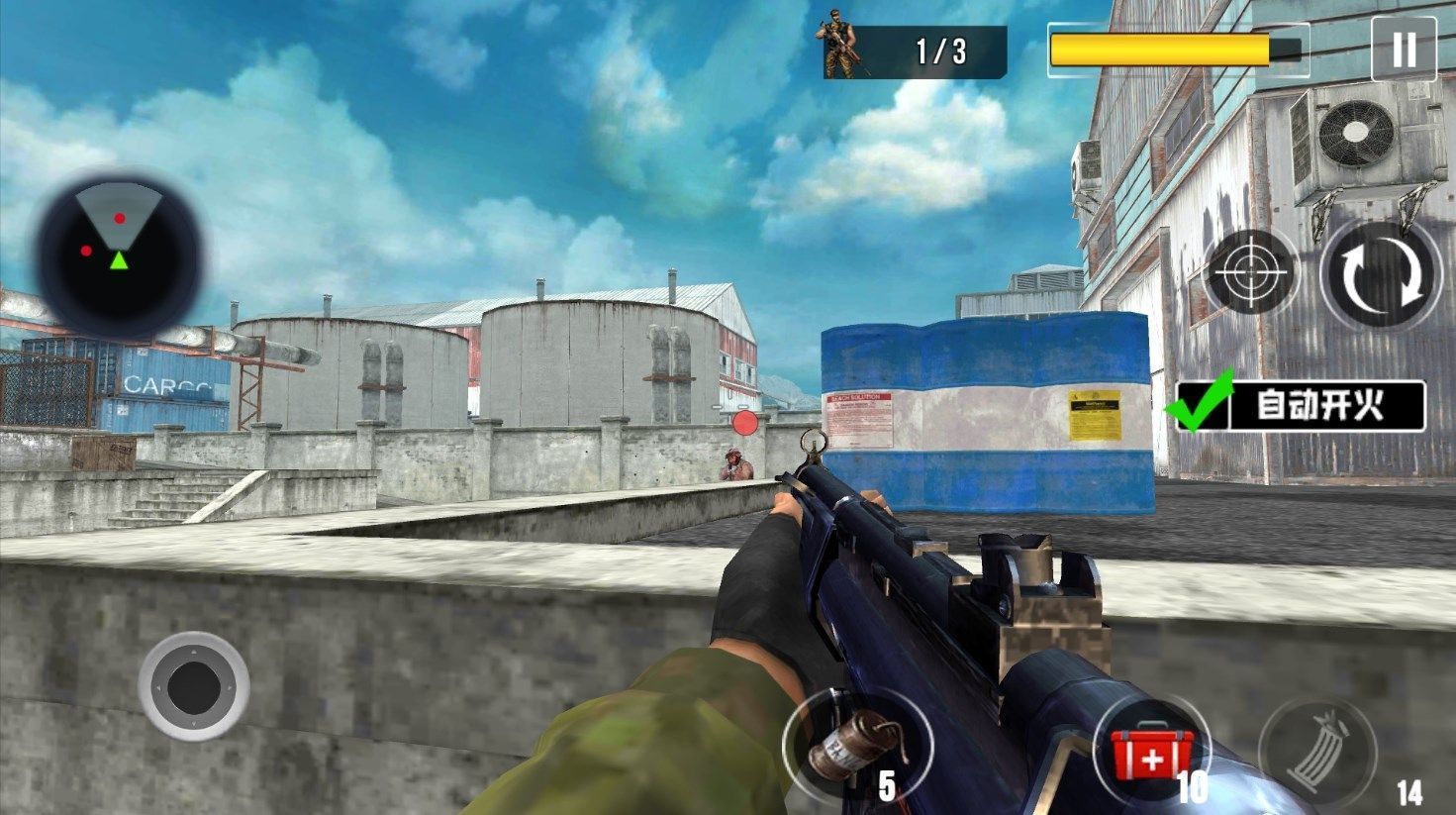Image resolution: width=1456 pixels, height=815 pixels.
Task: Tap the virtual movement joystick
Action: (194, 685)
